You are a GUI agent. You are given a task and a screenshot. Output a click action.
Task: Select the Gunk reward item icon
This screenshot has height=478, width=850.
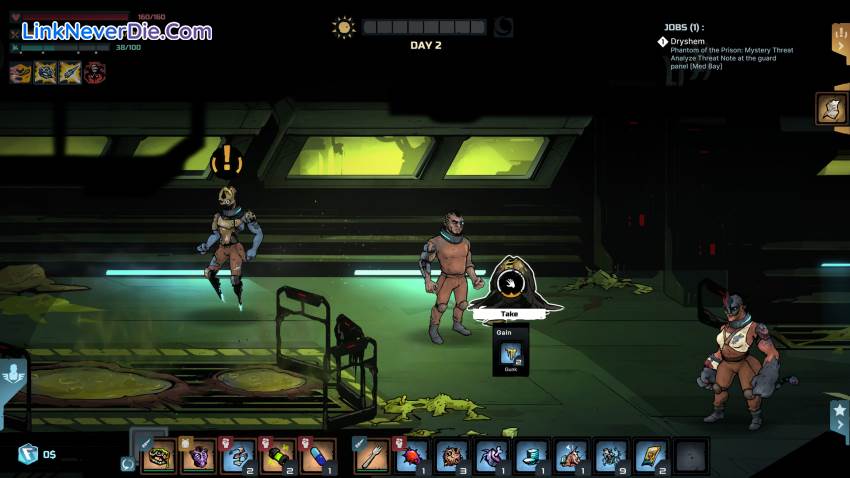(510, 355)
